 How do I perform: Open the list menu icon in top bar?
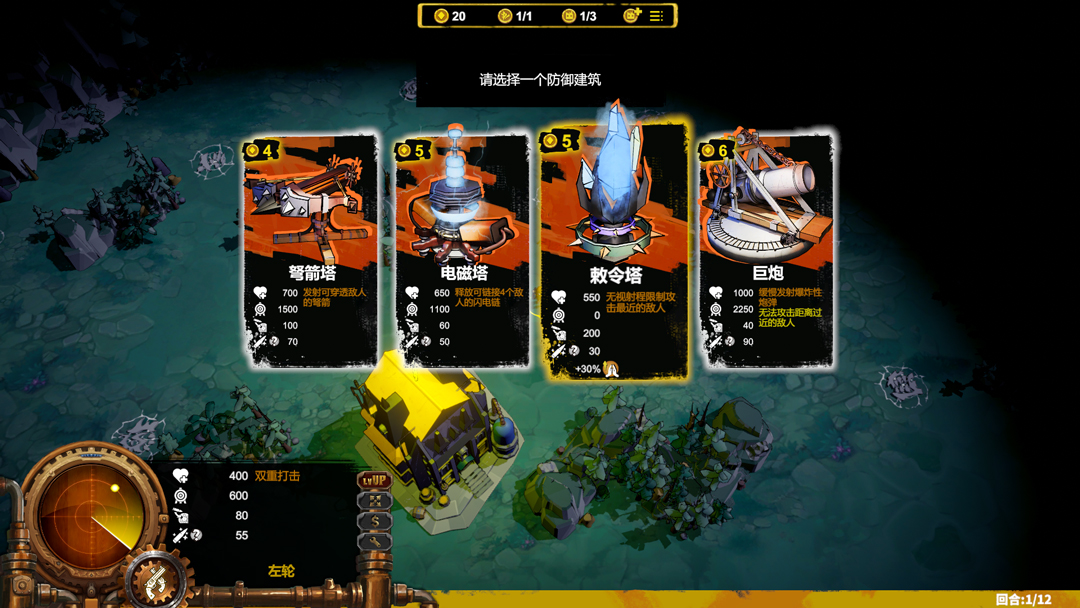tap(657, 16)
